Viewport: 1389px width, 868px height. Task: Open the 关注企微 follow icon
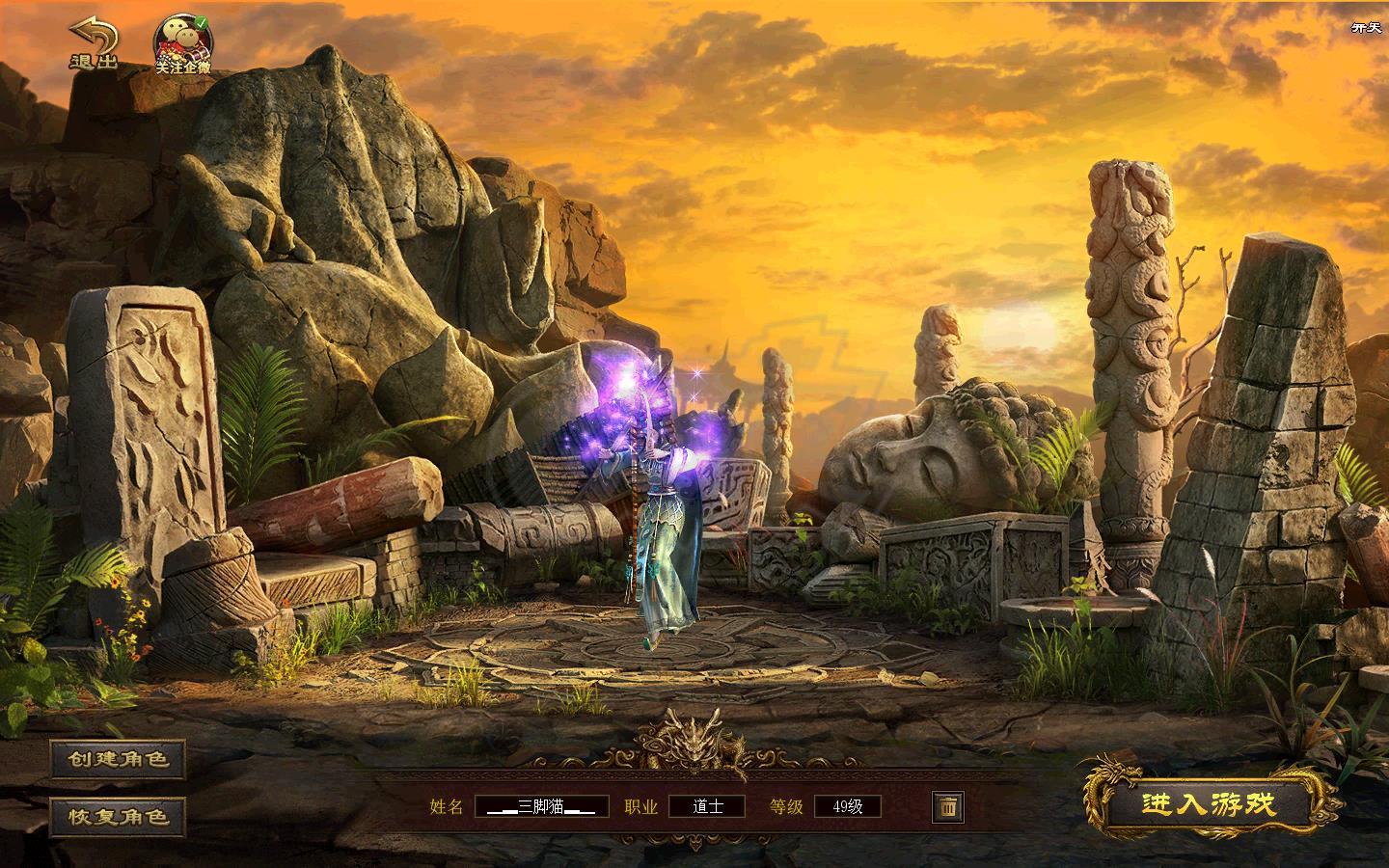(x=183, y=44)
